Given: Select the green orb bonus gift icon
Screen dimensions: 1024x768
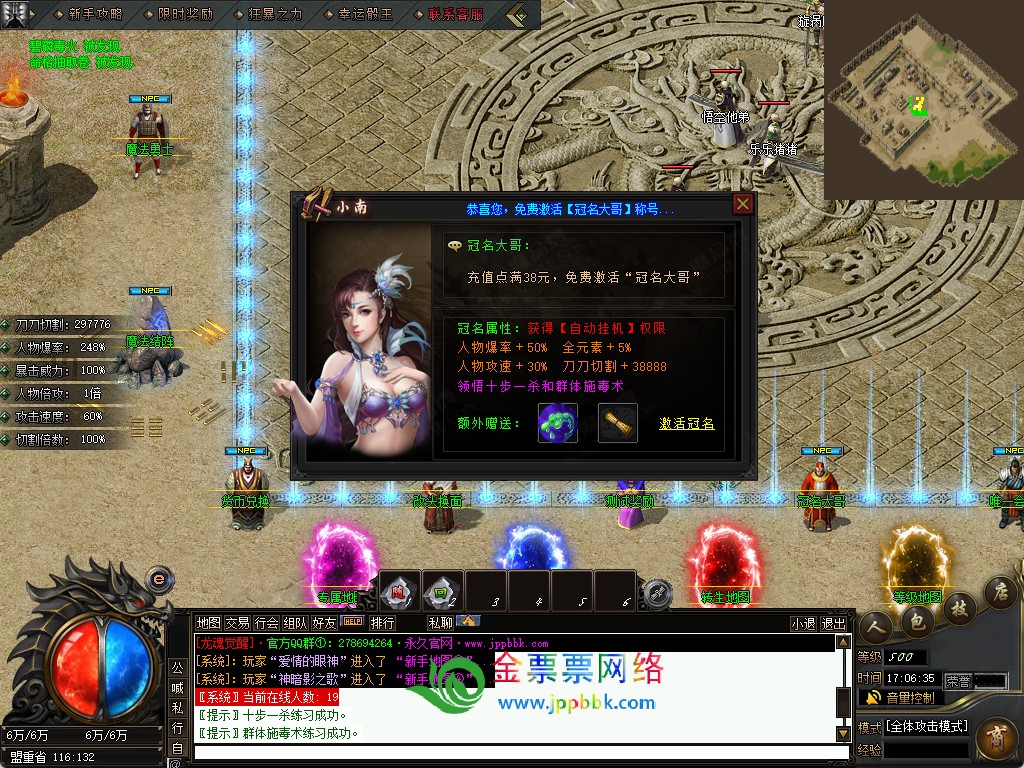Looking at the screenshot, I should coord(557,422).
